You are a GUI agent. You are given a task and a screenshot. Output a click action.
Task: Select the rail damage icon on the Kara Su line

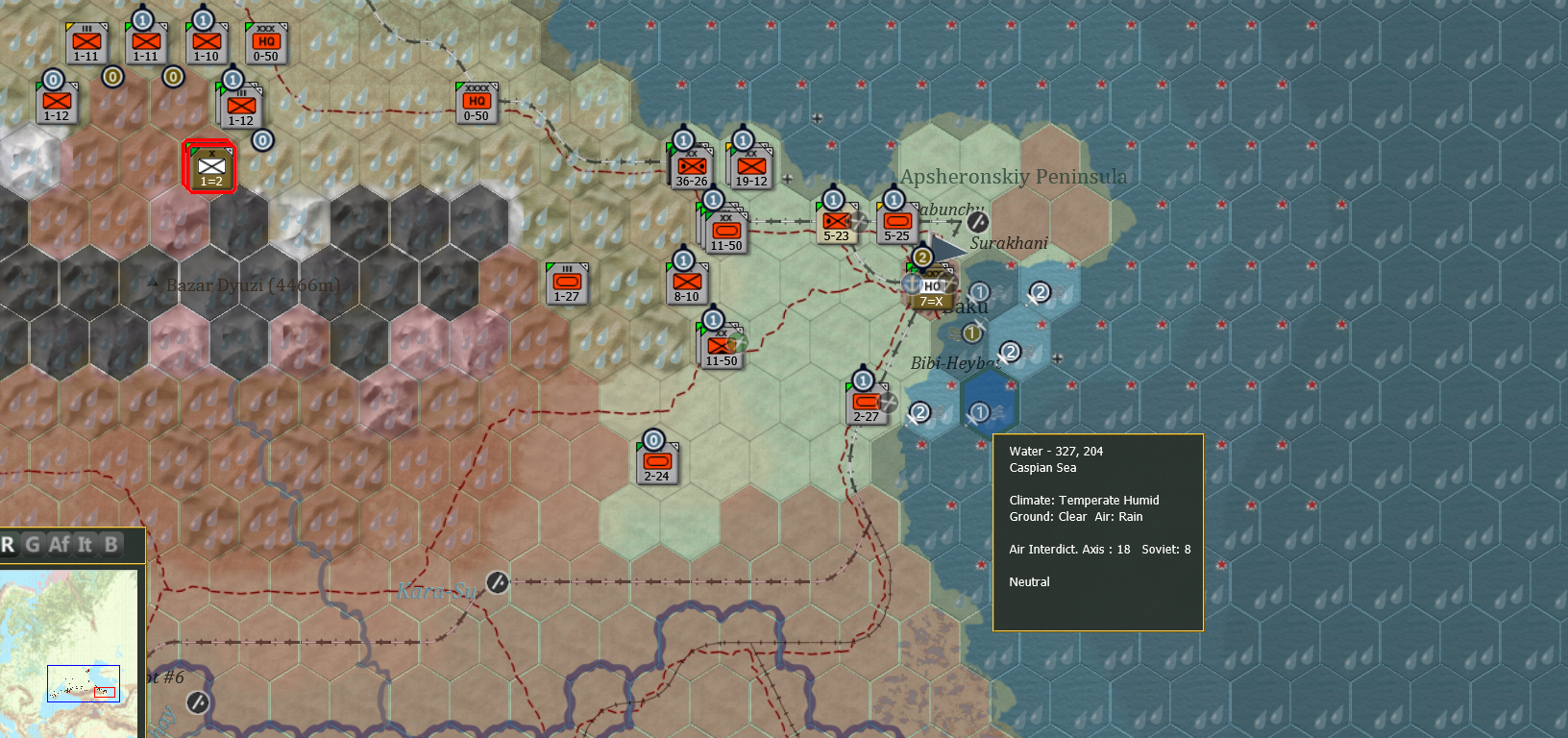tap(496, 583)
